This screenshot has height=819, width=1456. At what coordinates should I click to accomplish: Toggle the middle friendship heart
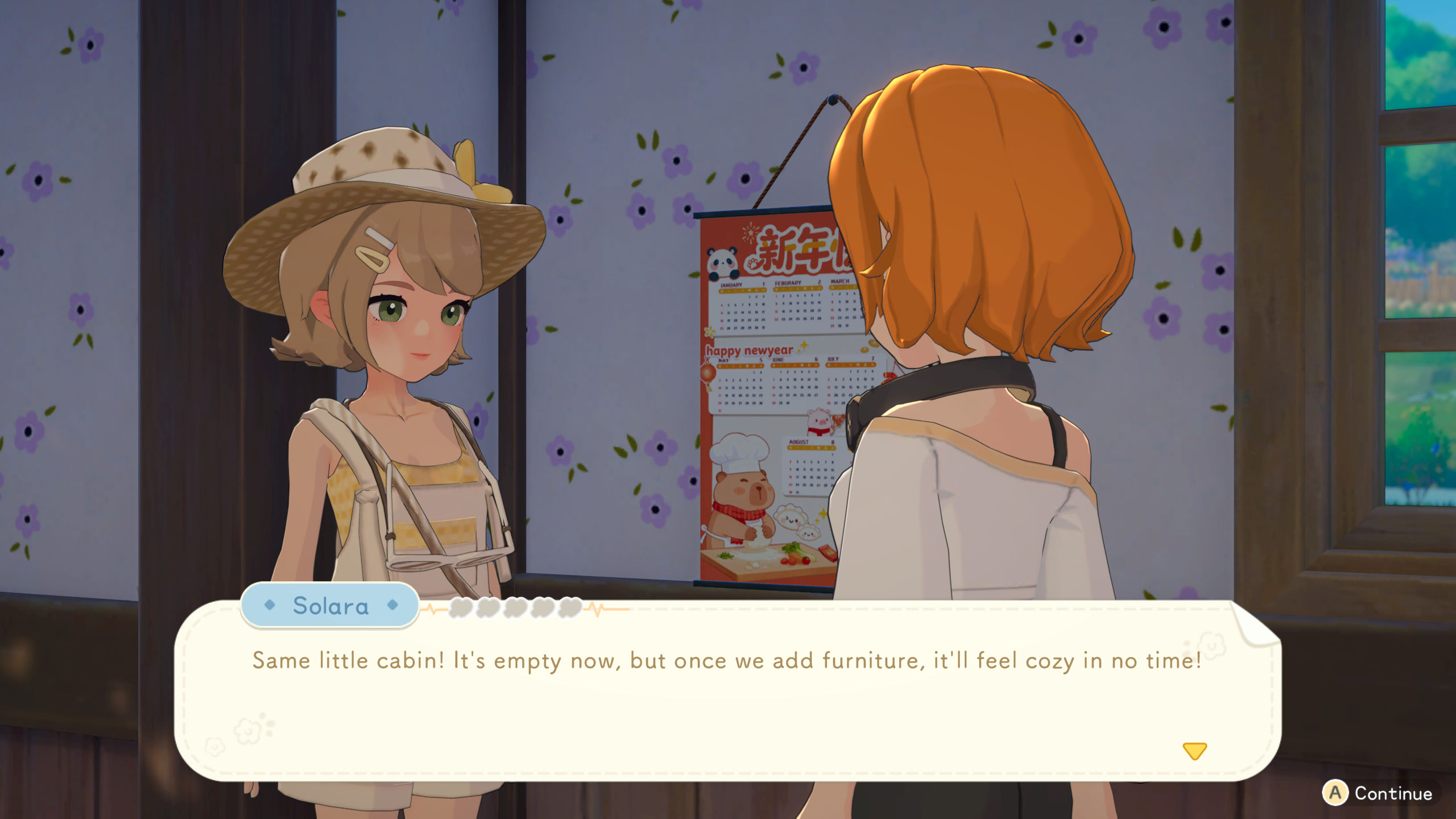[x=516, y=609]
